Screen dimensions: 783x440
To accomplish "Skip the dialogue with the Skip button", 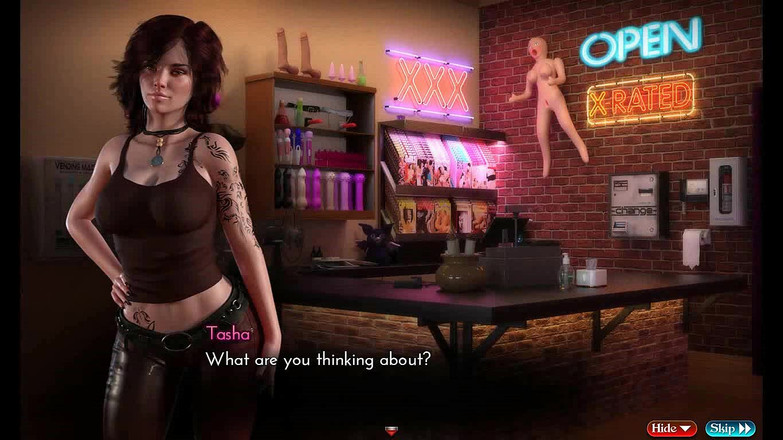I will pyautogui.click(x=730, y=428).
